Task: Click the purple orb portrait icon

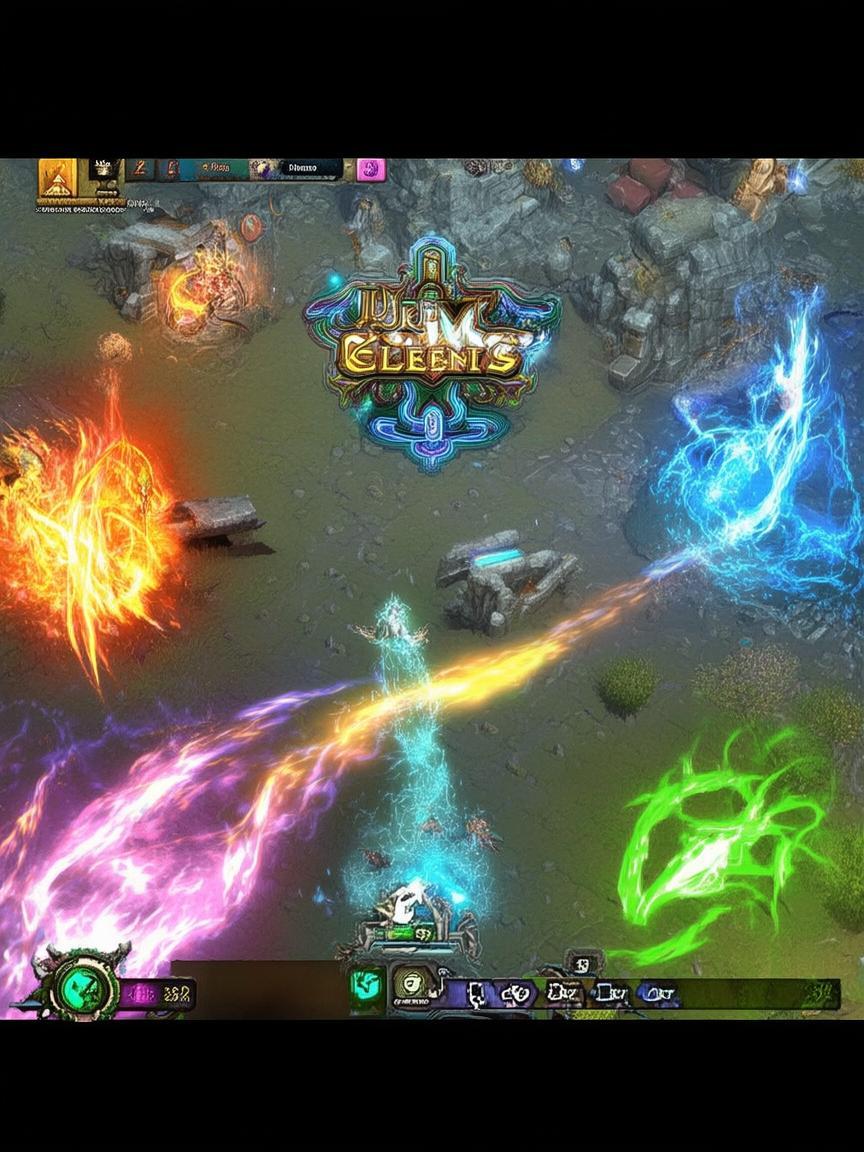Action: click(264, 169)
